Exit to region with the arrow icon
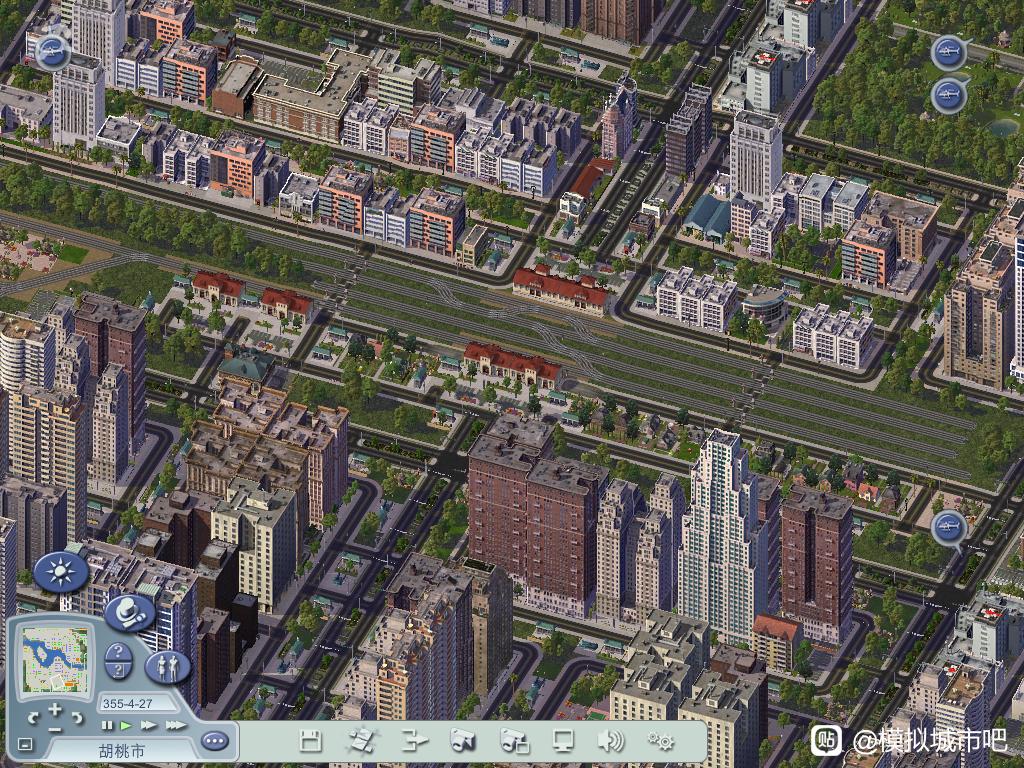Image resolution: width=1024 pixels, height=768 pixels. [413, 741]
